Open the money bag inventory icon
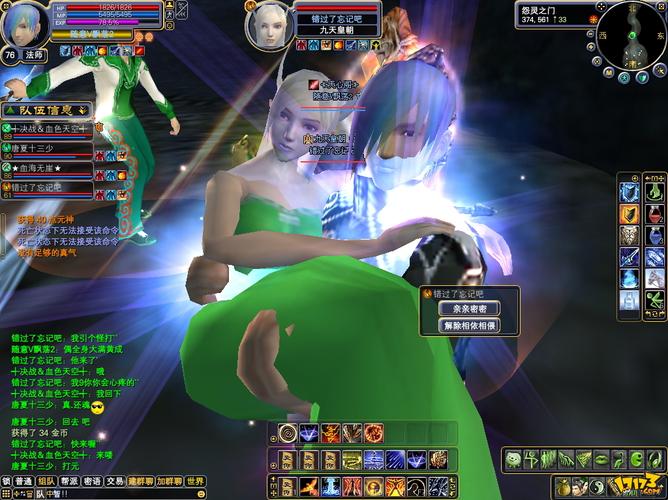Screen dimensions: 668x500 click(x=564, y=487)
